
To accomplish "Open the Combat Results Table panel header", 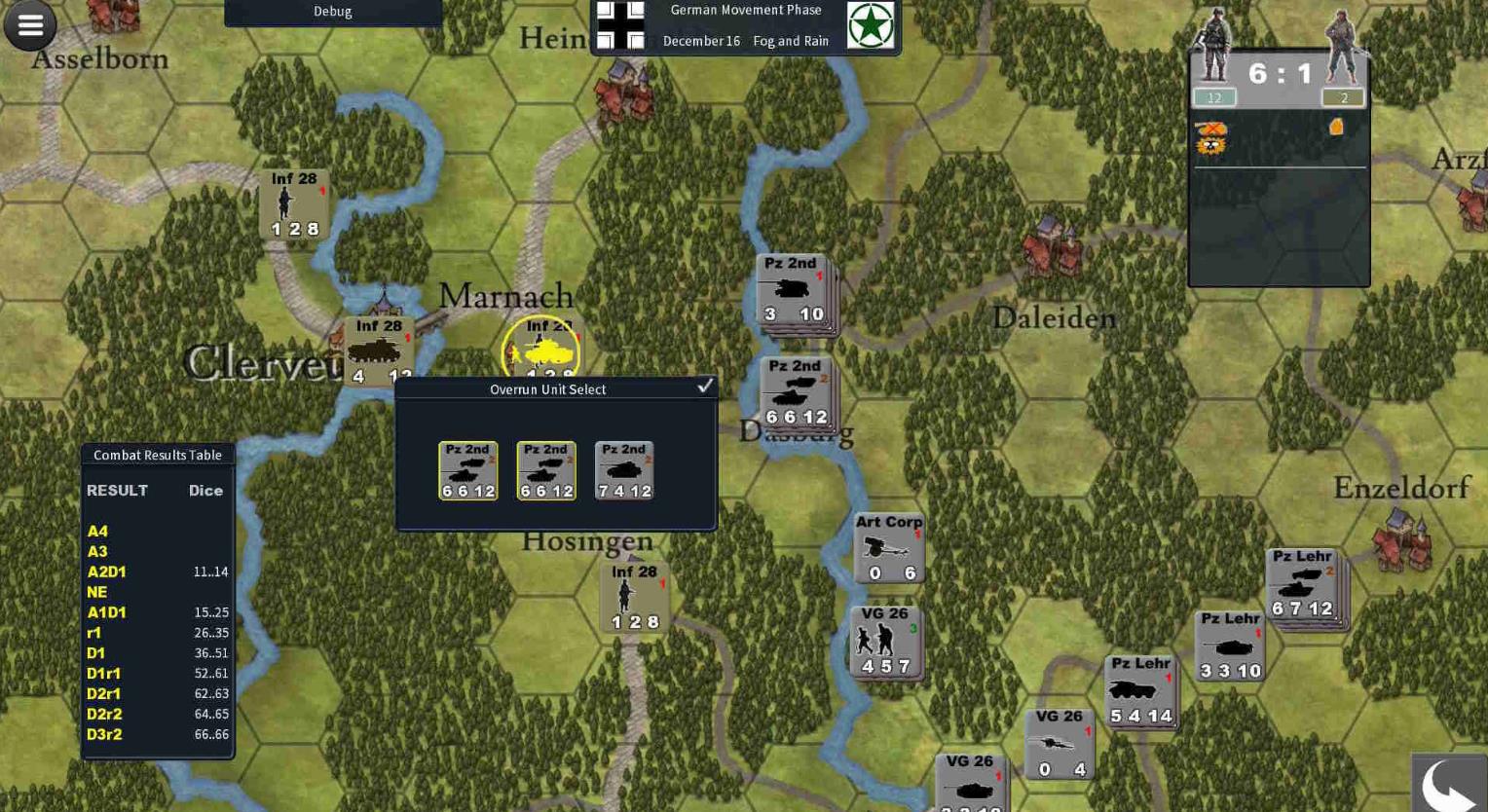I will click(157, 455).
